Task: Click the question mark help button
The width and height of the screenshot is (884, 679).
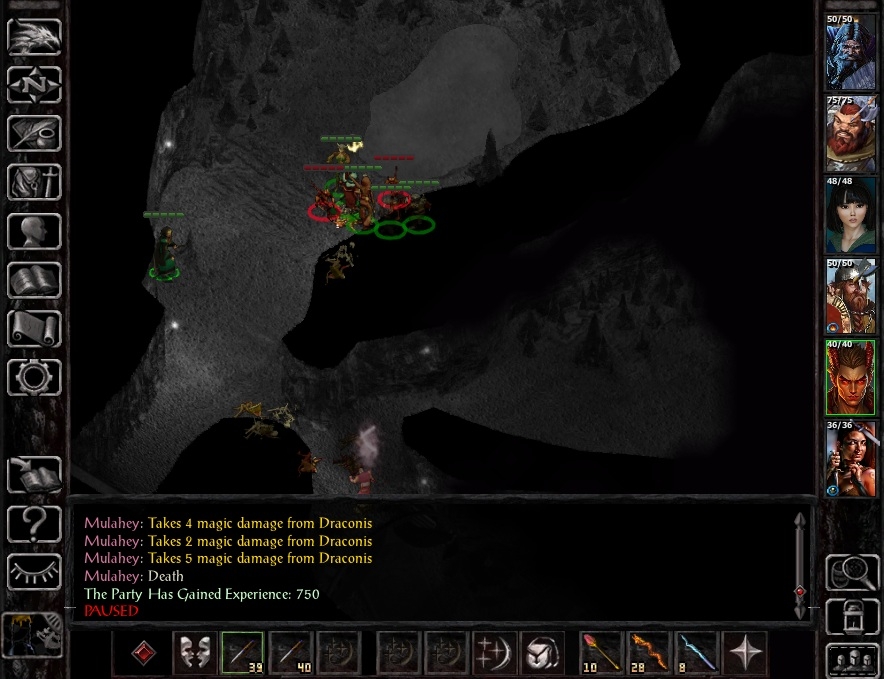Action: [34, 522]
